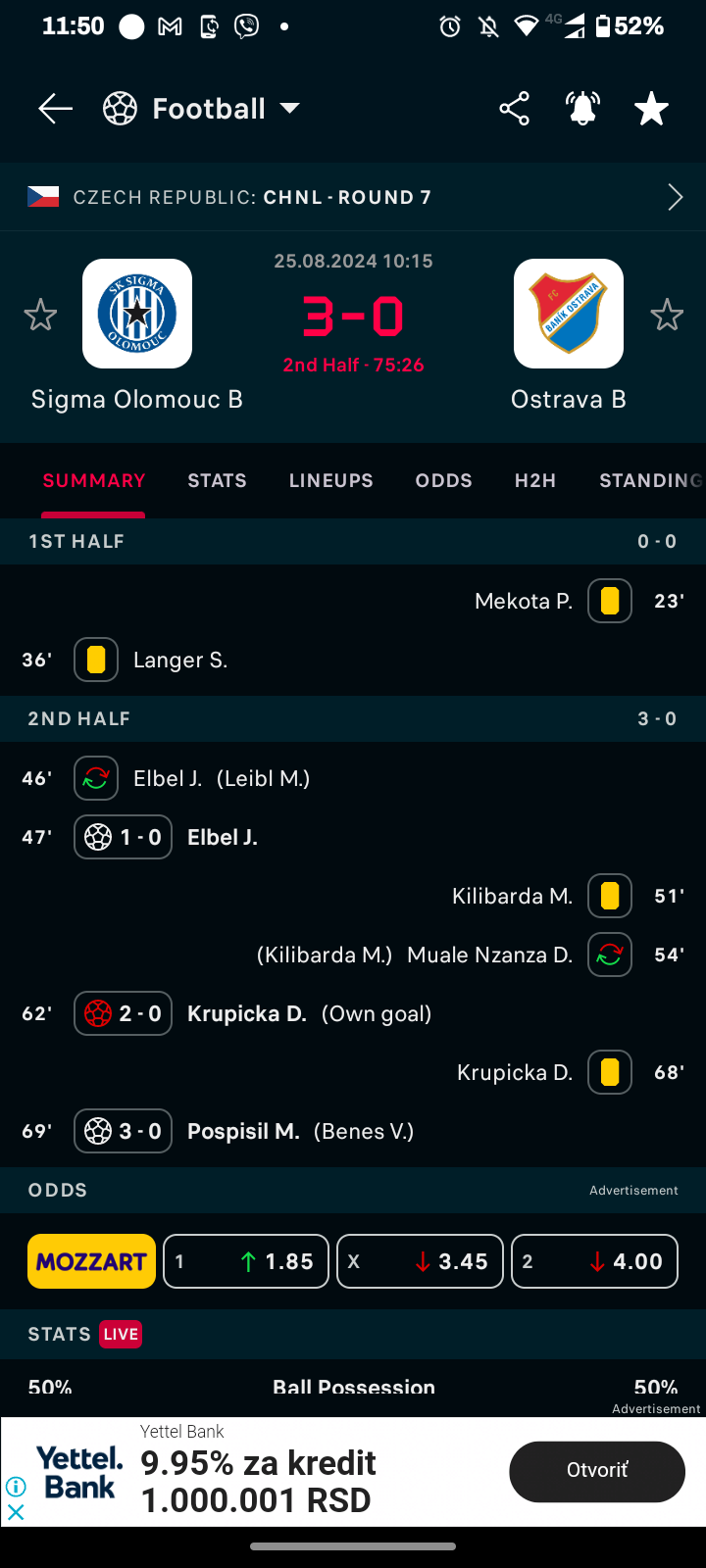The height and width of the screenshot is (1568, 706).
Task: Switch to the Odds tab
Action: [x=443, y=481]
